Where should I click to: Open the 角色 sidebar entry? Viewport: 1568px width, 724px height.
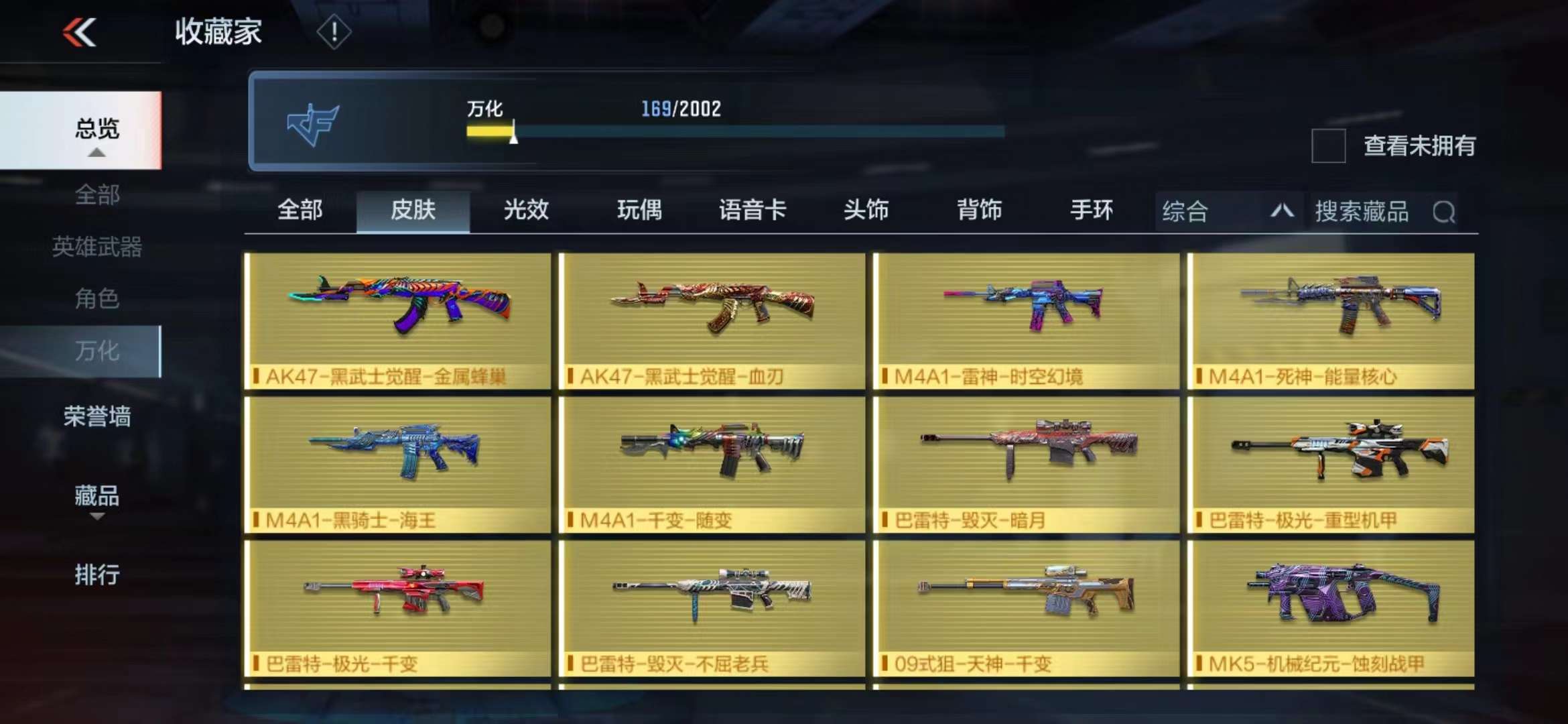(x=96, y=298)
